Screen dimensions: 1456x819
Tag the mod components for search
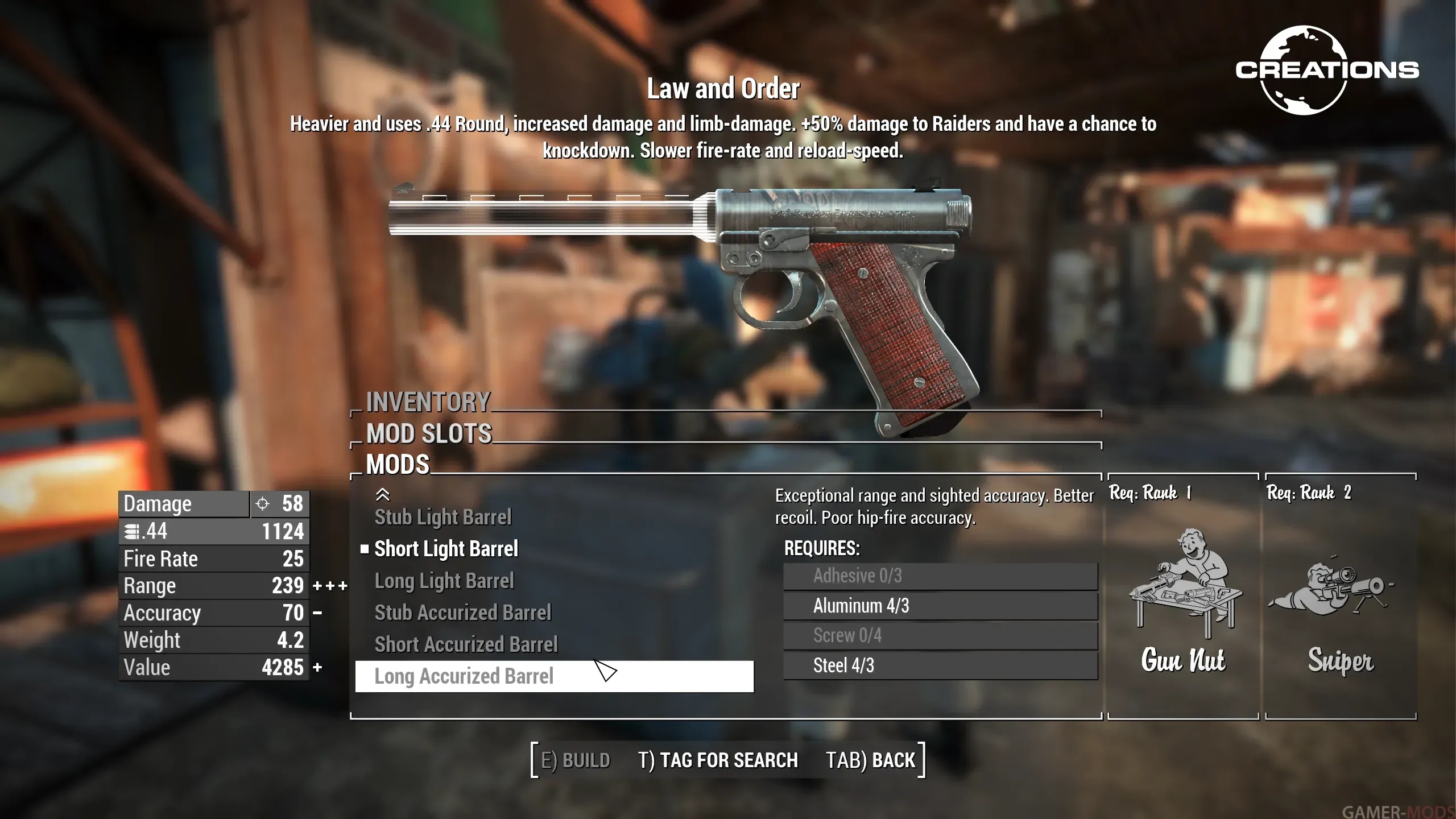718,760
